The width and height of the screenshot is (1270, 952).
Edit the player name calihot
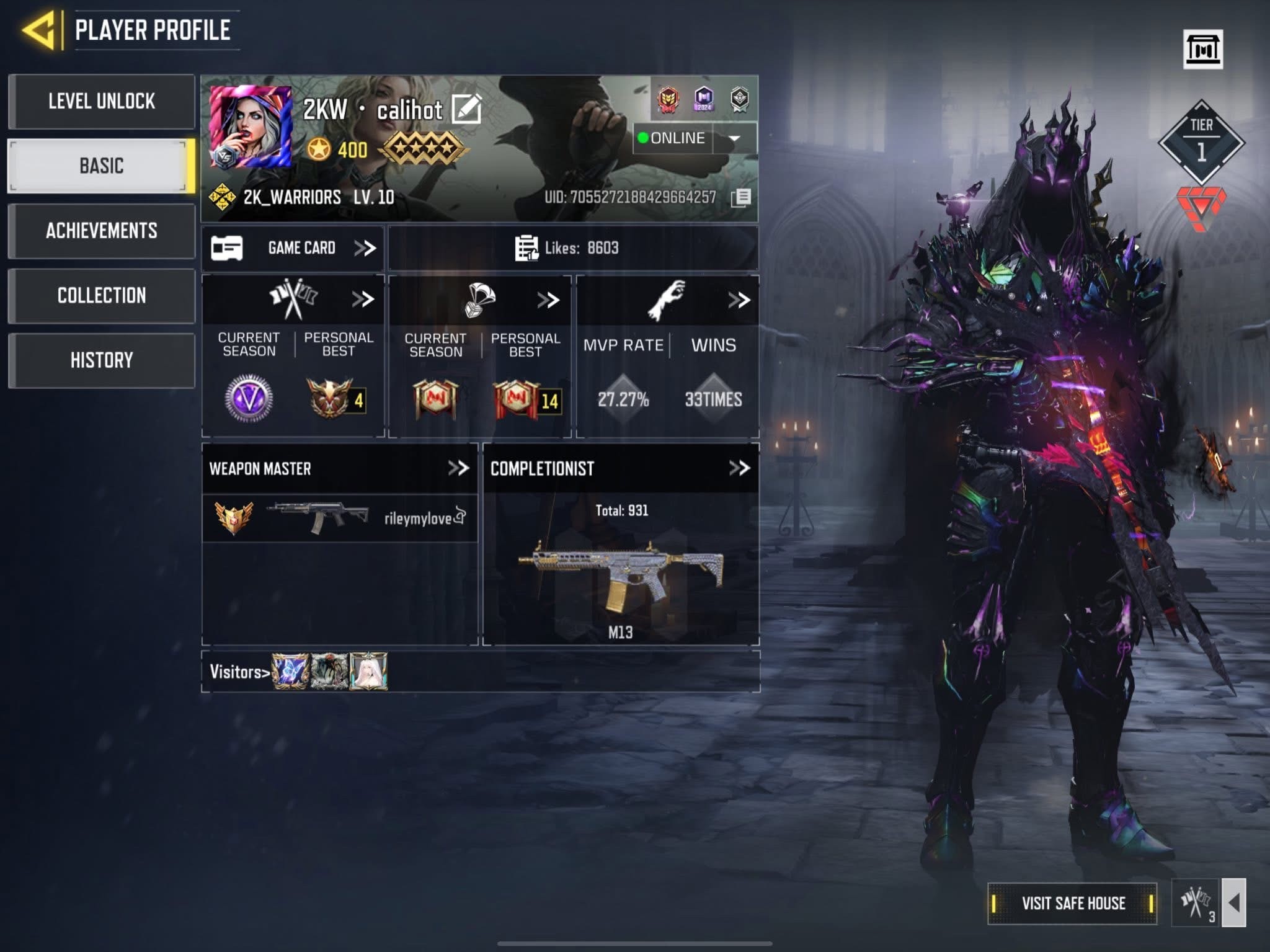tap(466, 110)
